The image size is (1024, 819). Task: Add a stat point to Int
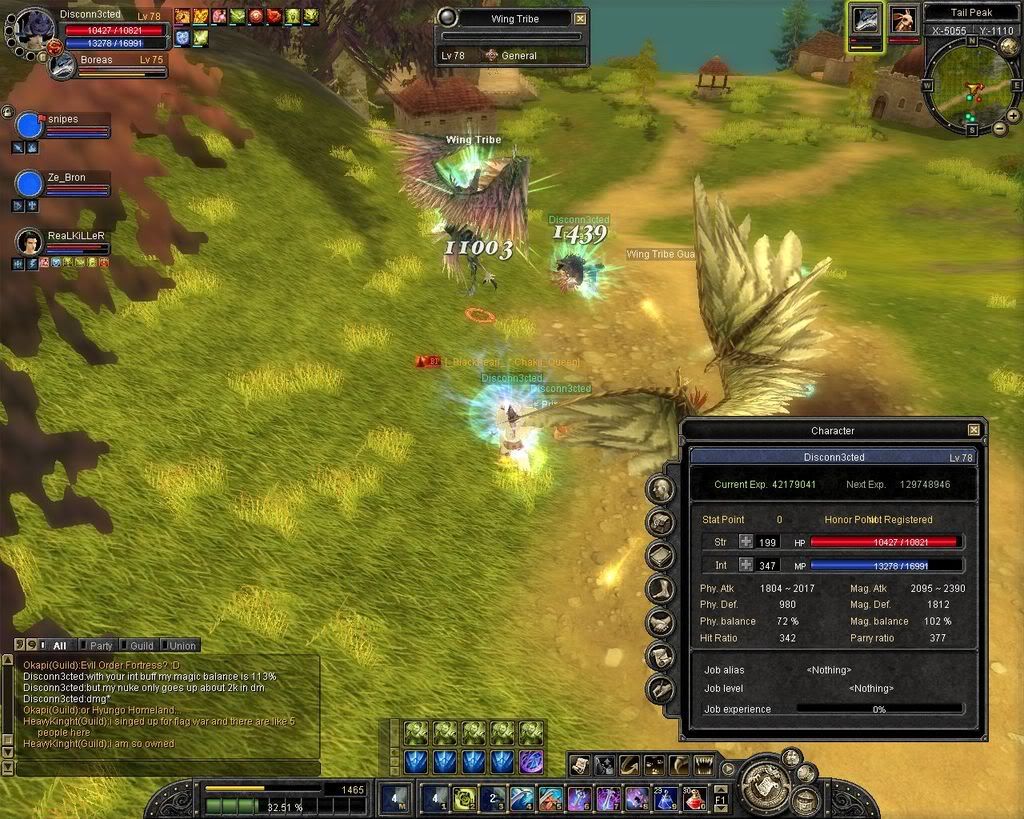(745, 566)
